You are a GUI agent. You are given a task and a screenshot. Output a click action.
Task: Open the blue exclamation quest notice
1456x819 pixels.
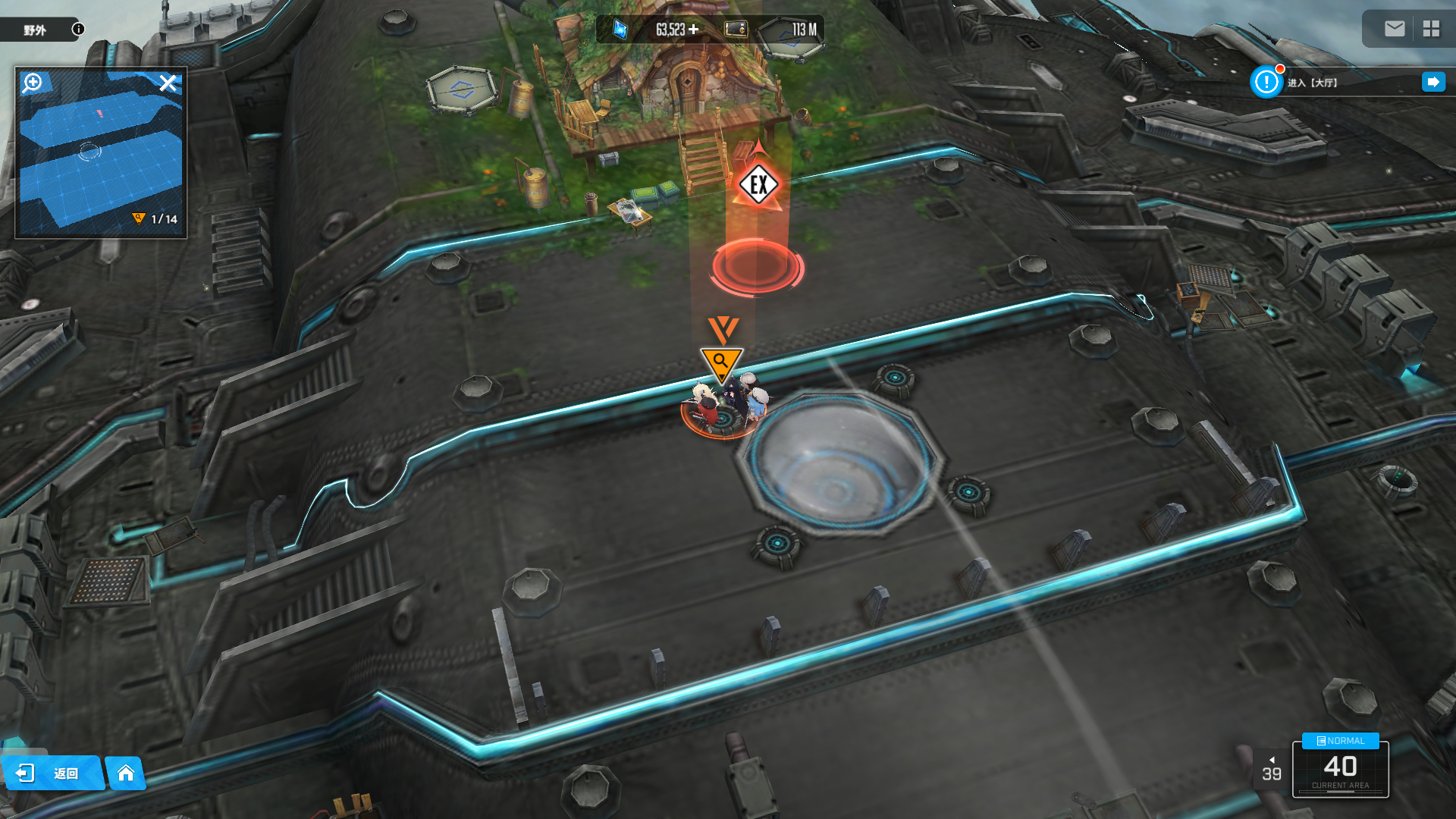pos(1266,82)
